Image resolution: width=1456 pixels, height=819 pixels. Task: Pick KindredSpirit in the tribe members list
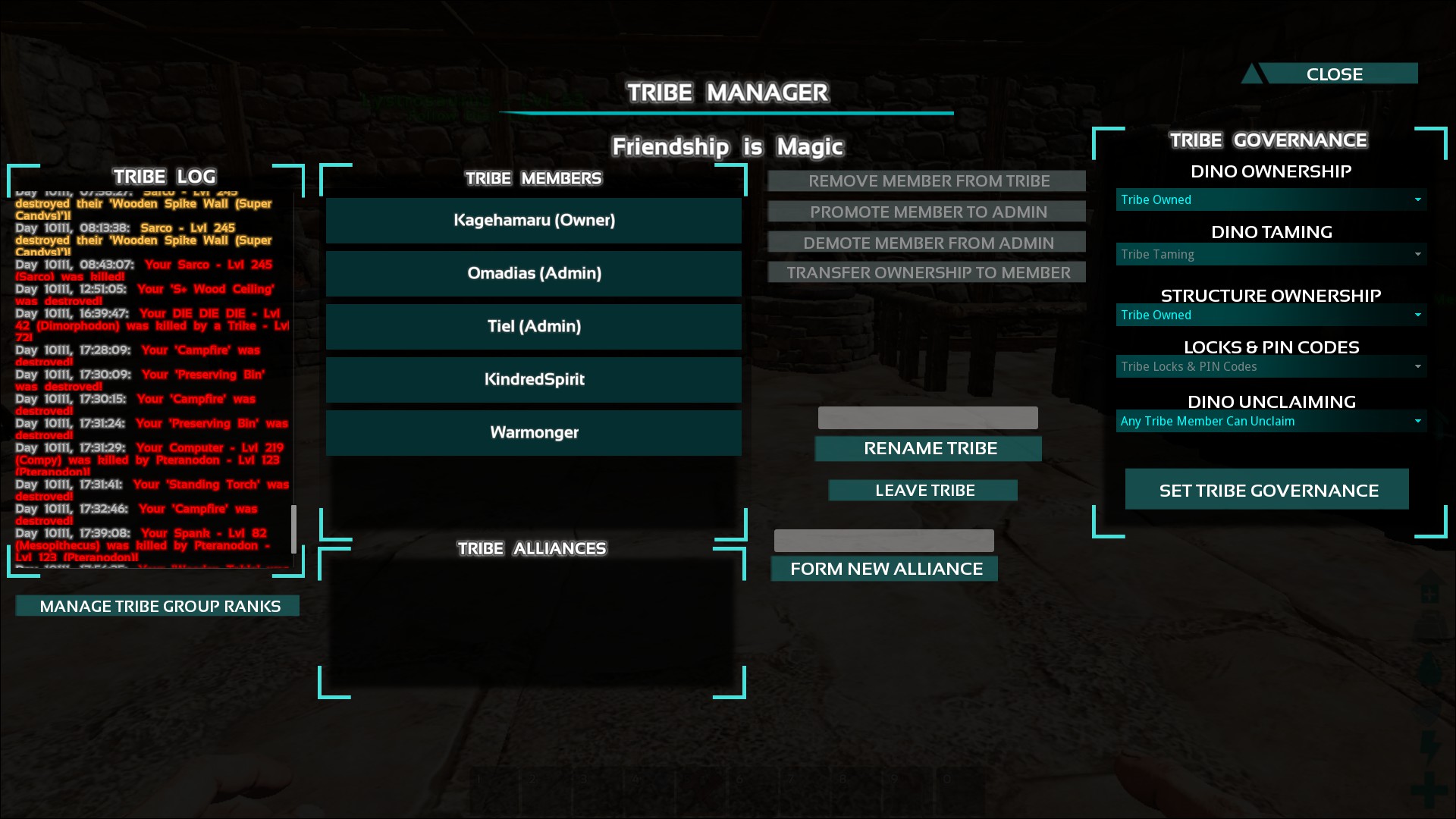coord(534,380)
